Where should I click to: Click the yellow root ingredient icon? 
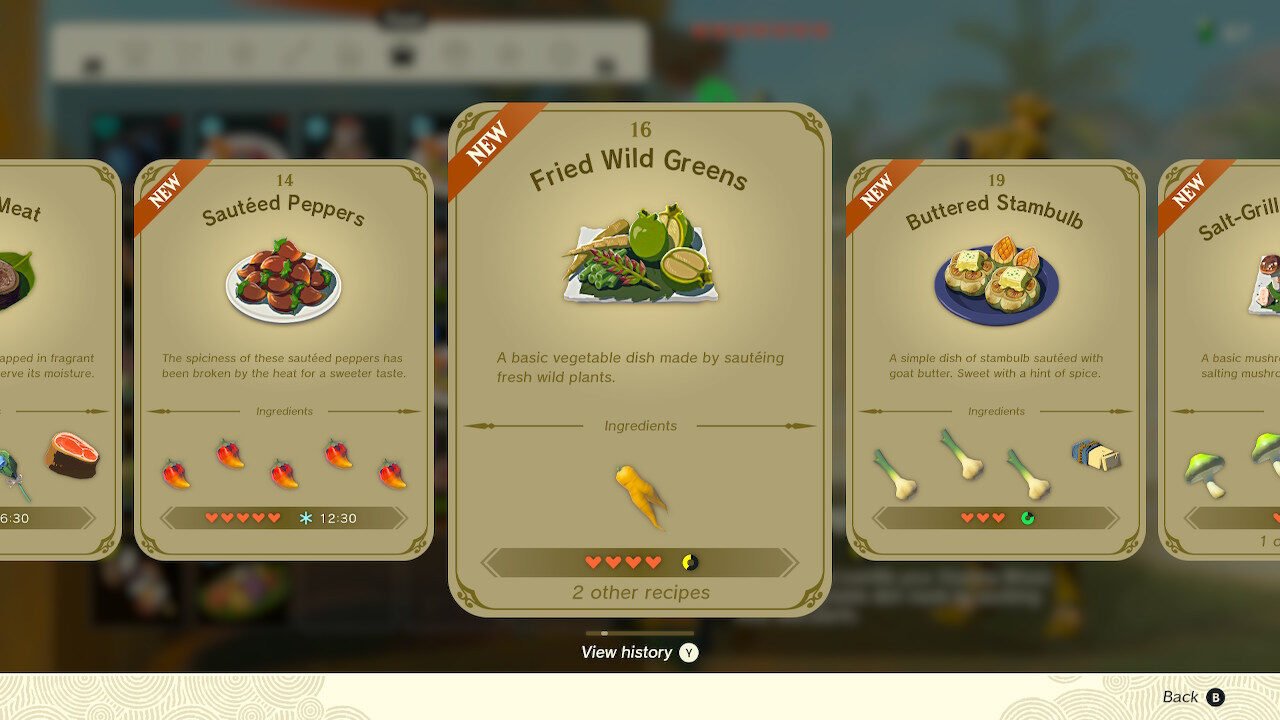641,496
